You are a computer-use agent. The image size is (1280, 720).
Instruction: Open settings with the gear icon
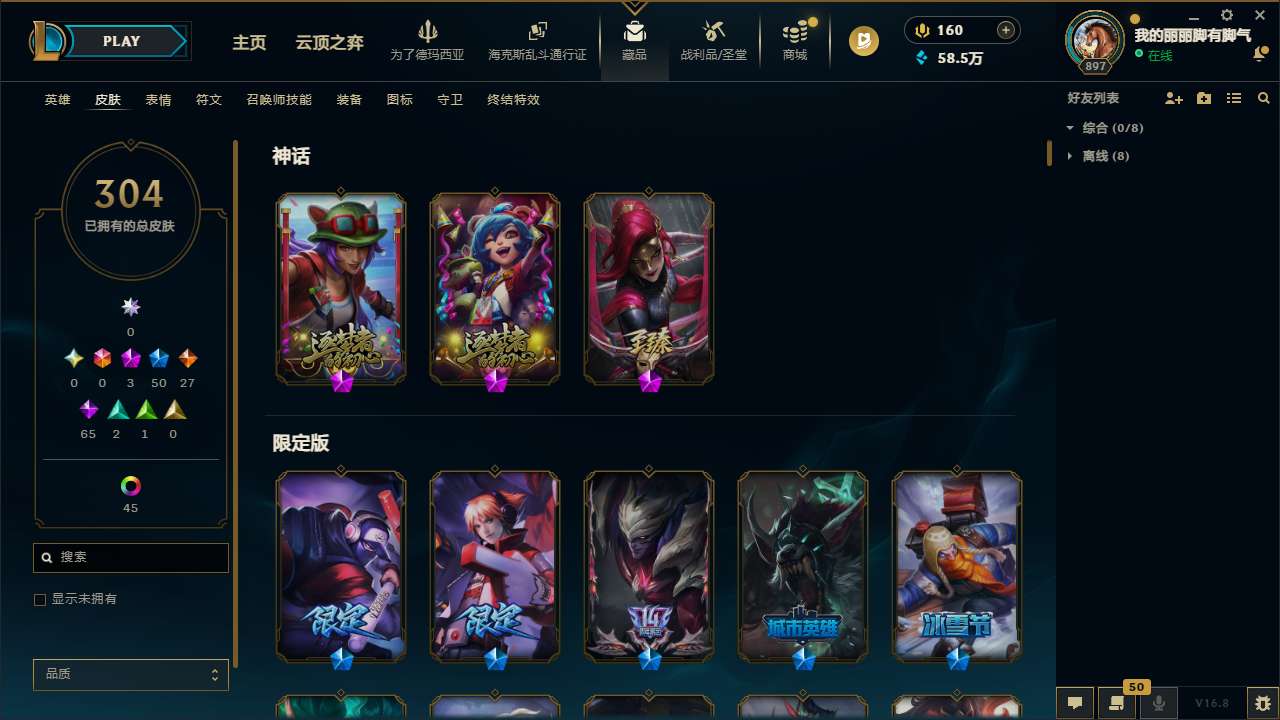click(1226, 16)
